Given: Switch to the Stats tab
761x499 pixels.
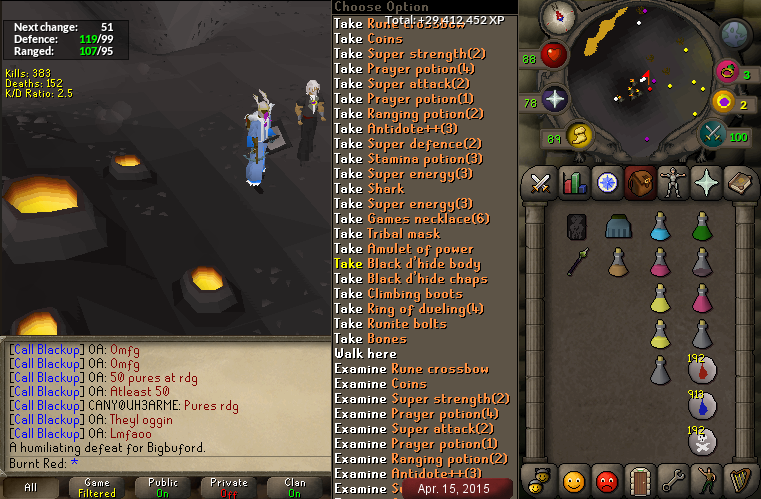Looking at the screenshot, I should 574,183.
